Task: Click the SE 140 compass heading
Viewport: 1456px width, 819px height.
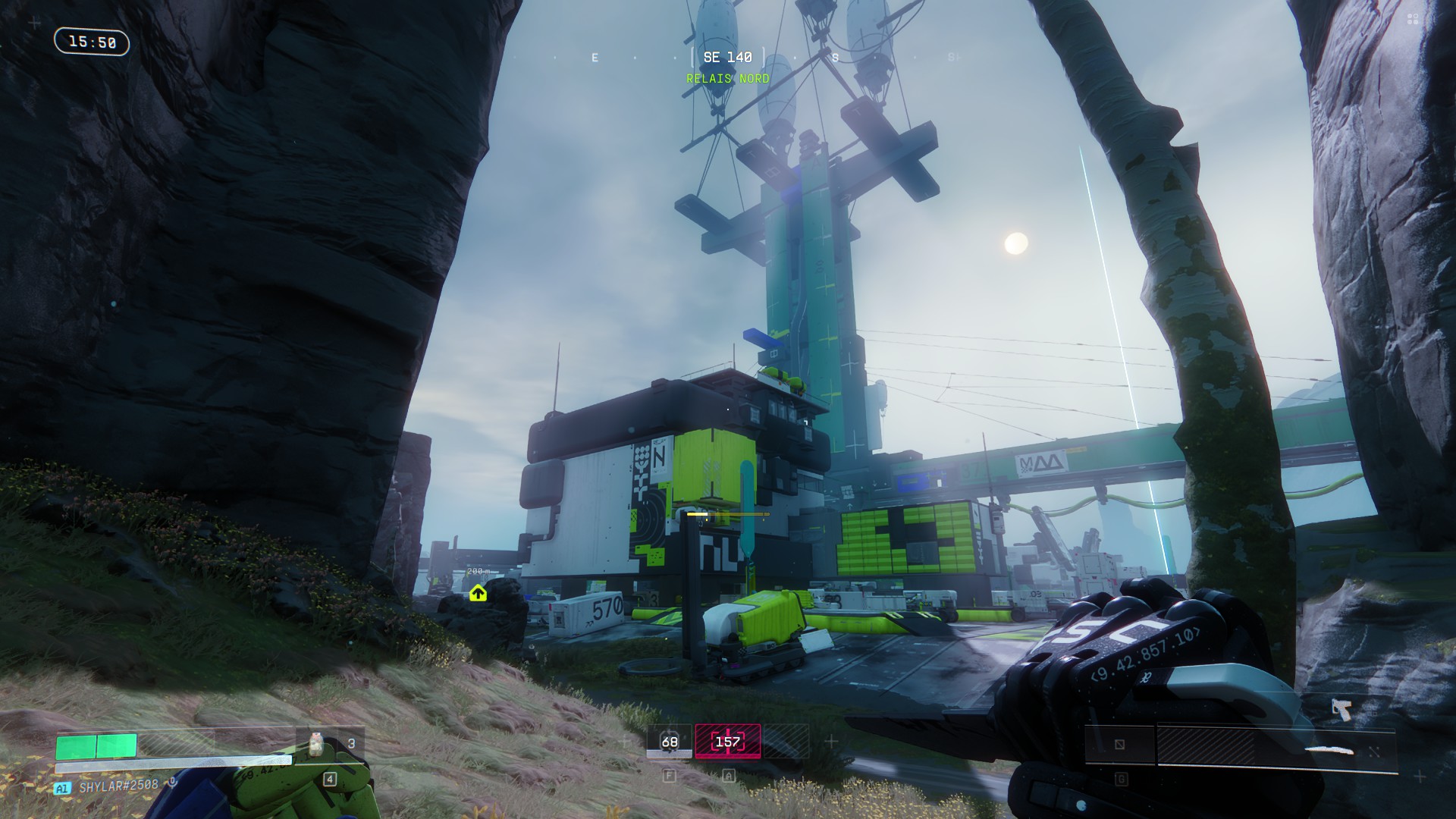Action: click(x=728, y=58)
